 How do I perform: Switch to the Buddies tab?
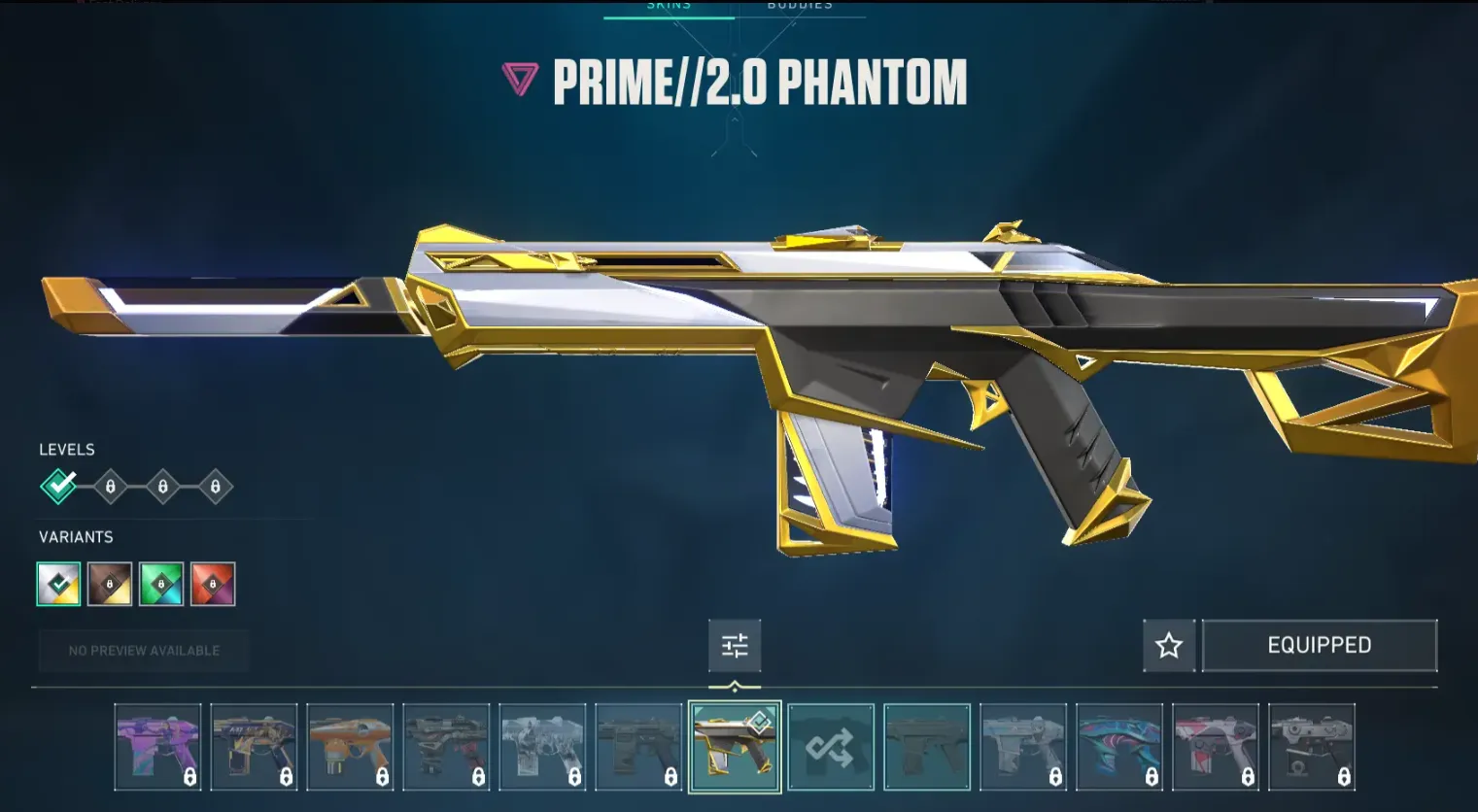[x=800, y=6]
